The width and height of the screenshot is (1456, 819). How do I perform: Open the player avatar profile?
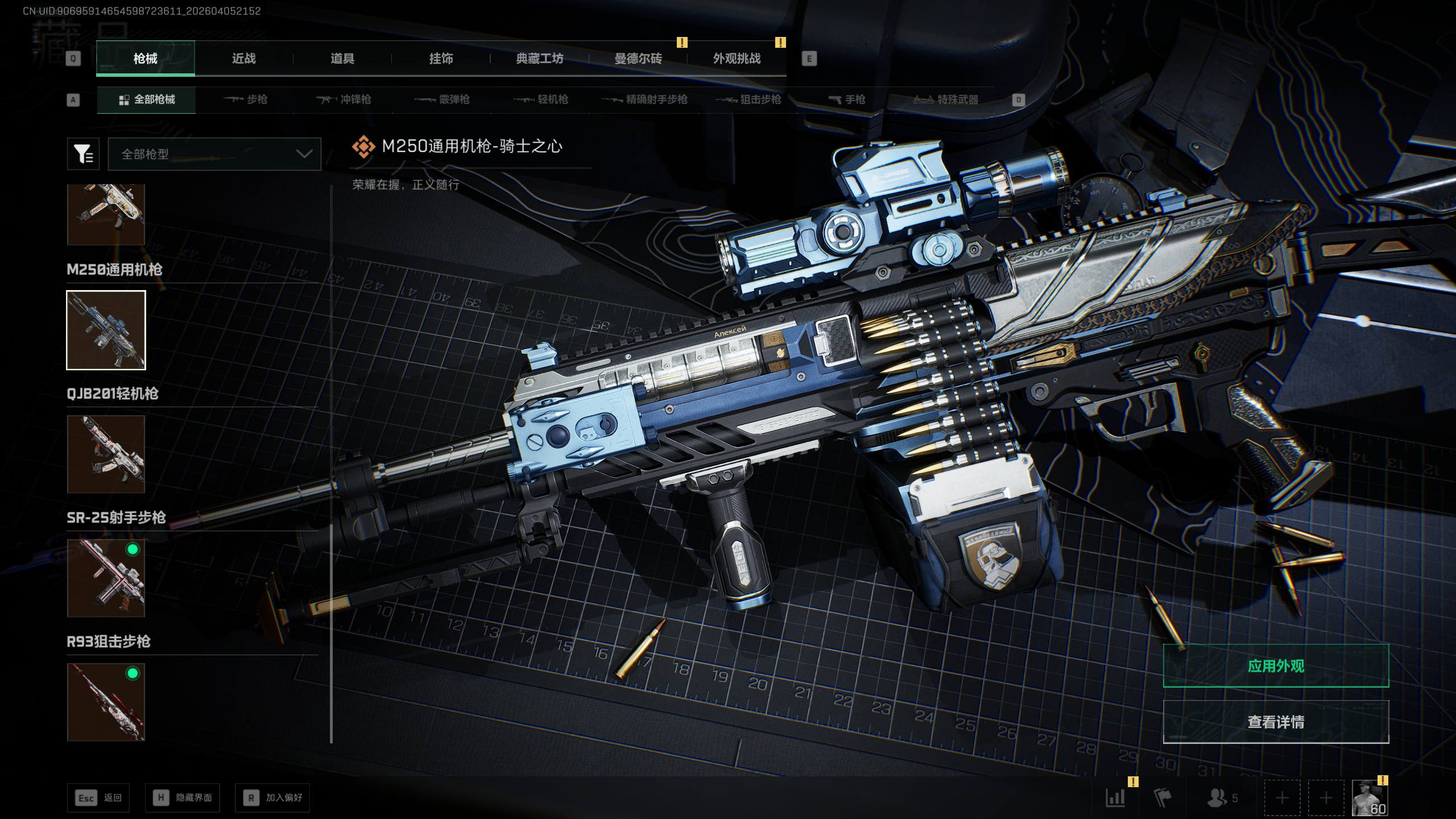pyautogui.click(x=1370, y=798)
